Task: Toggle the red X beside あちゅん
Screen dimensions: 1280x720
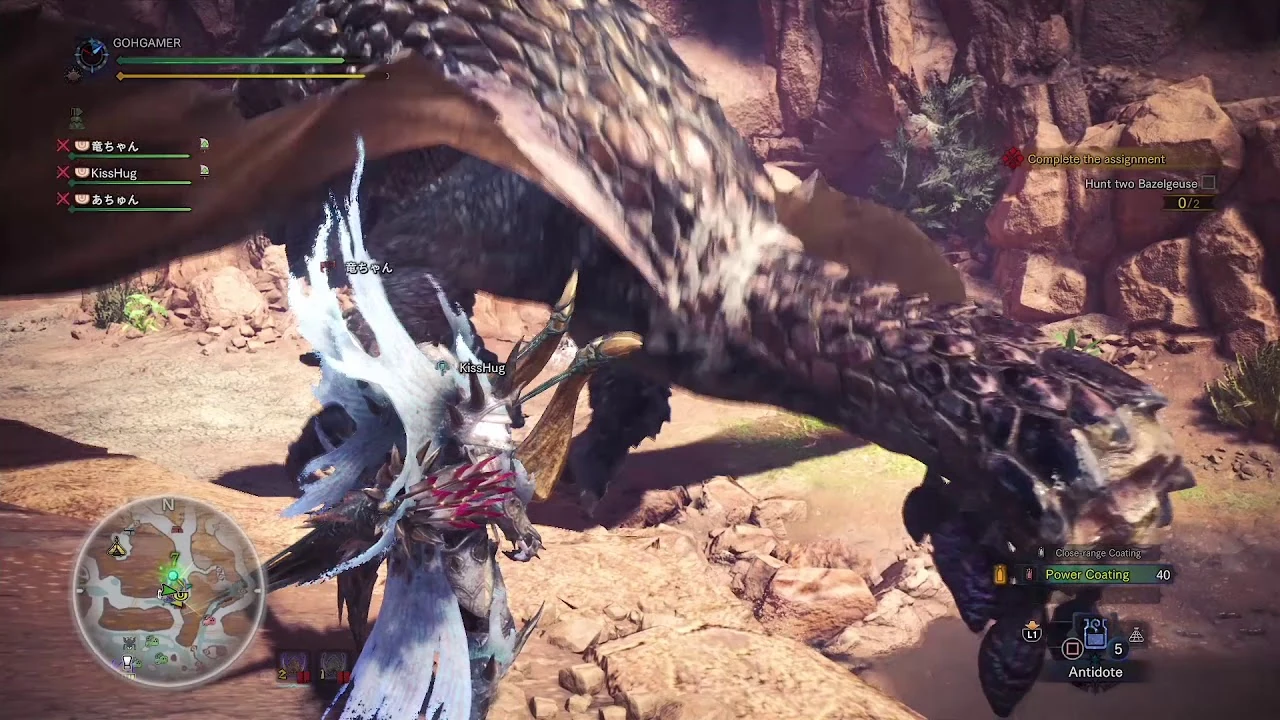Action: coord(63,199)
